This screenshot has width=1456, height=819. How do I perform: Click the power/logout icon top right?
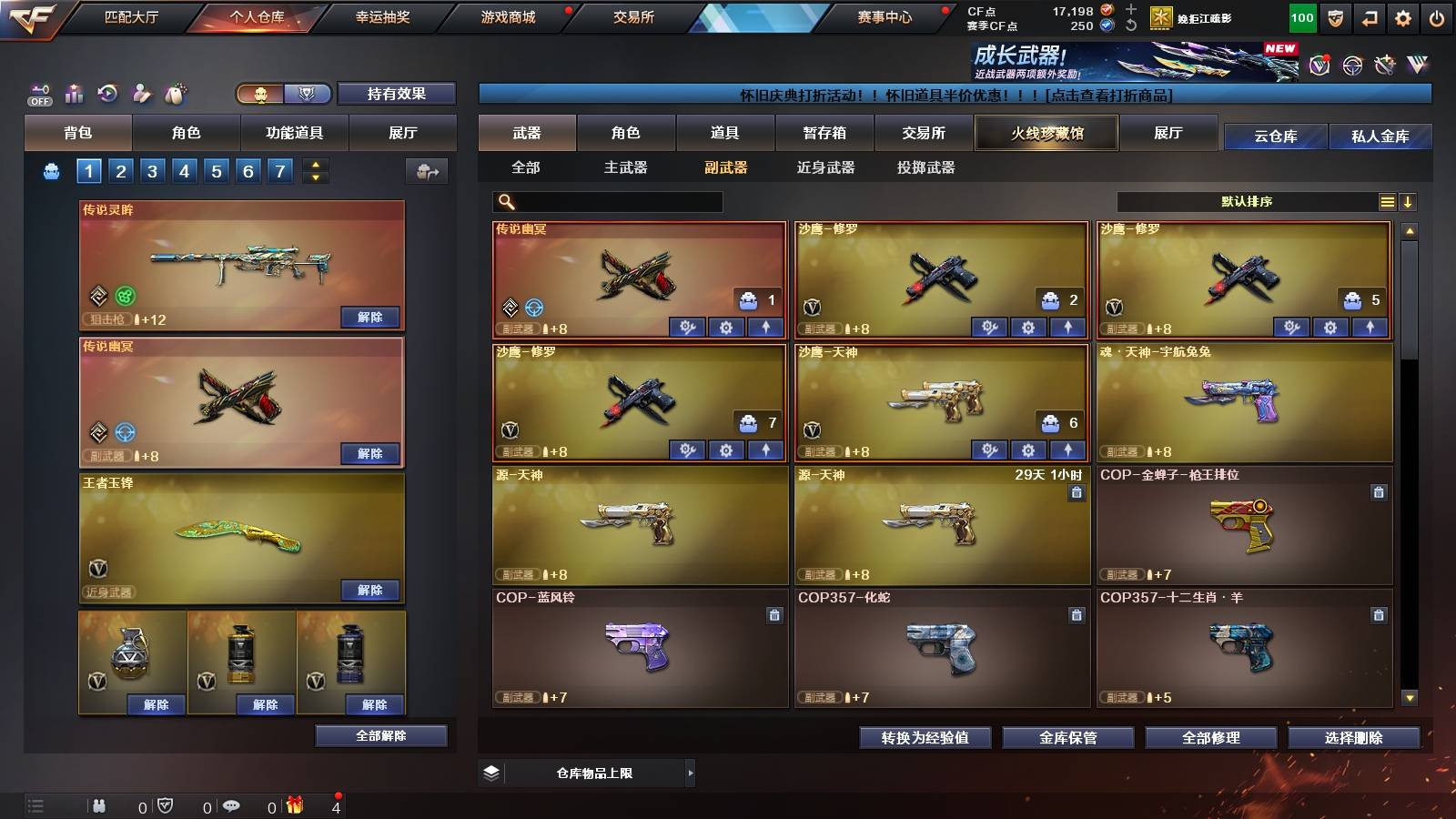coord(1436,17)
